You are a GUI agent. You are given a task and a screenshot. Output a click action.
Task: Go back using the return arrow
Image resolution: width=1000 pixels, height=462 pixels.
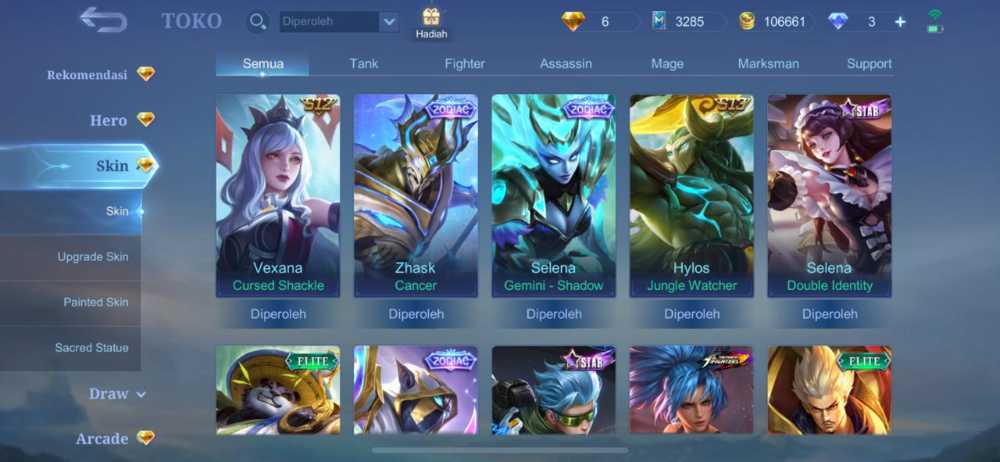click(x=103, y=20)
